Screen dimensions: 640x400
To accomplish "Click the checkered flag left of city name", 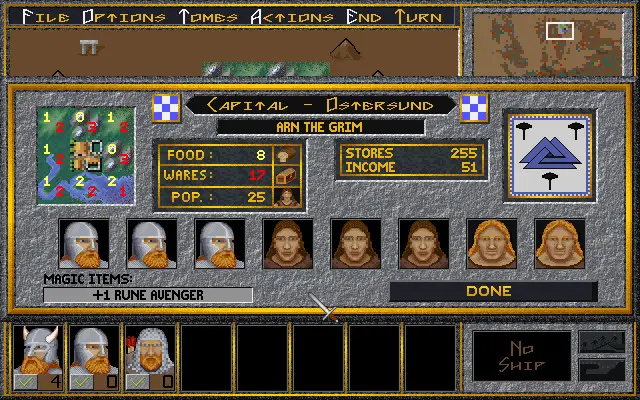I will (165, 105).
